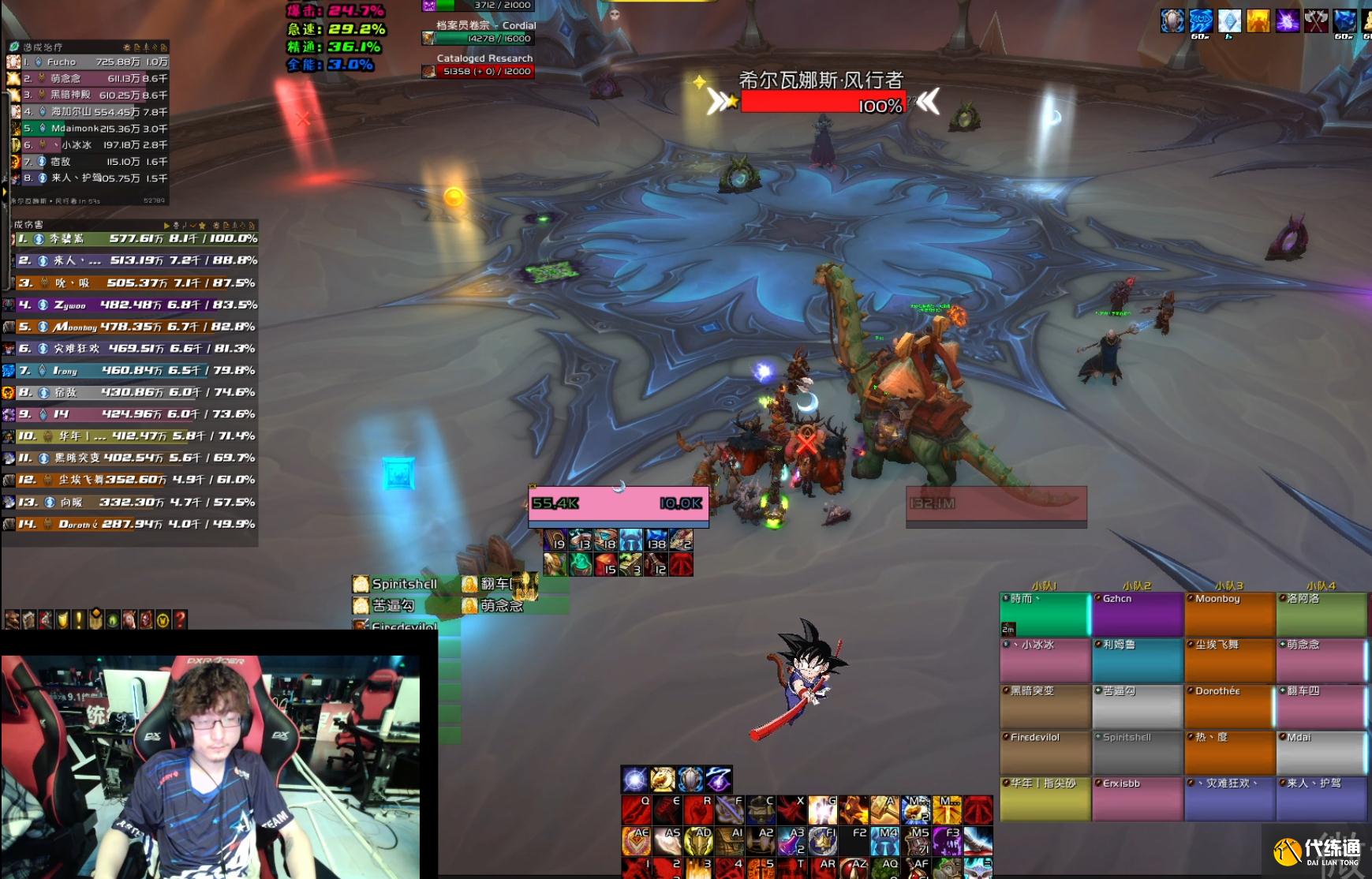This screenshot has width=1372, height=879.
Task: Activate the white starburst aura icon
Action: pyautogui.click(x=634, y=780)
